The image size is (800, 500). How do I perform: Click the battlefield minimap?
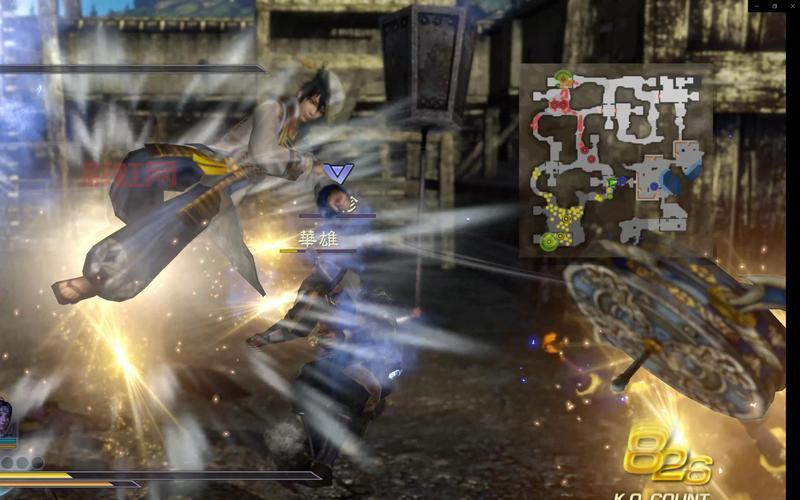tap(615, 160)
